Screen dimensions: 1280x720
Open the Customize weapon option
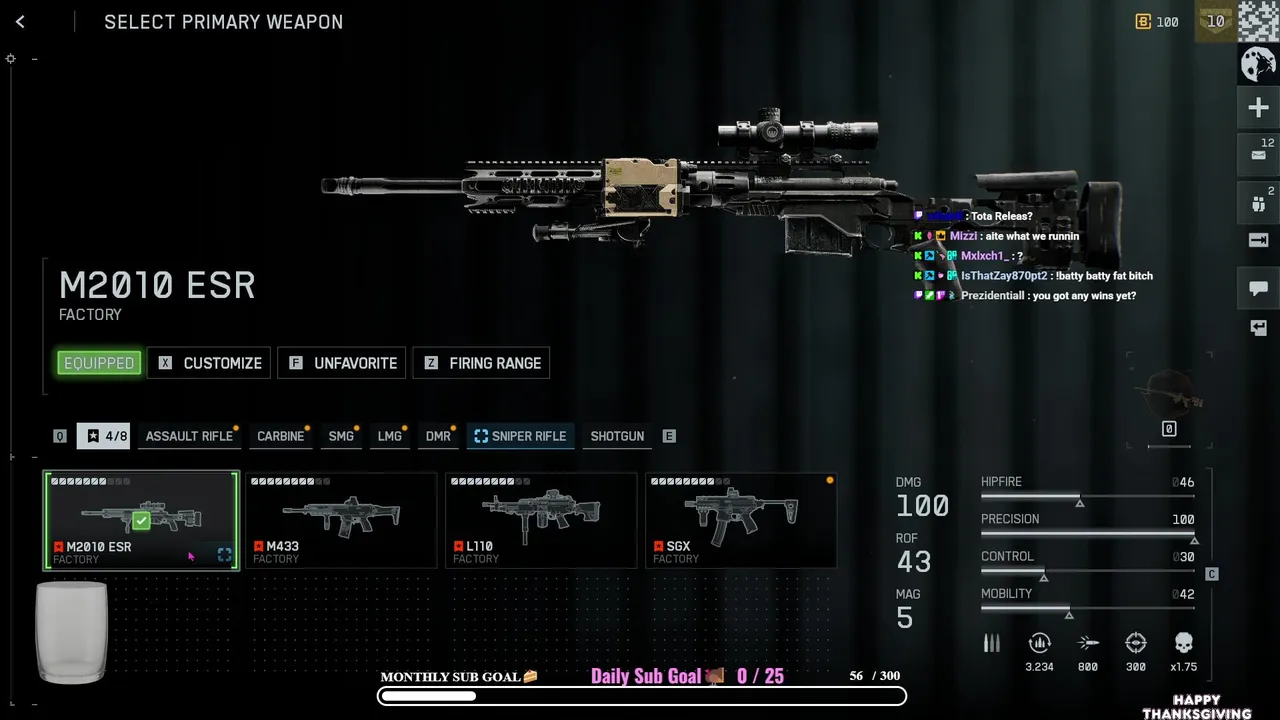(209, 363)
